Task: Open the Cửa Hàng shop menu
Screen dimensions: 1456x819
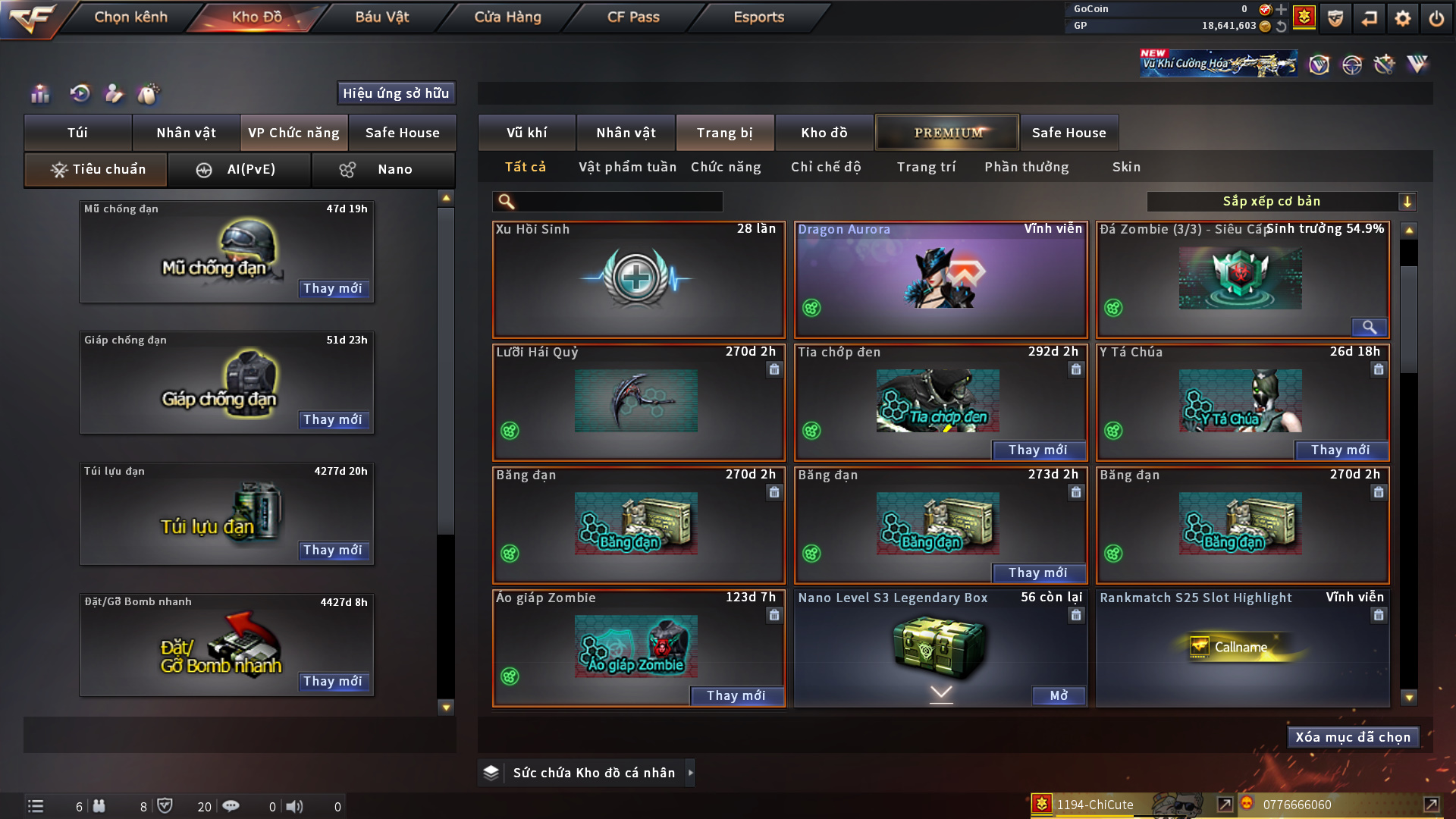Action: tap(507, 17)
